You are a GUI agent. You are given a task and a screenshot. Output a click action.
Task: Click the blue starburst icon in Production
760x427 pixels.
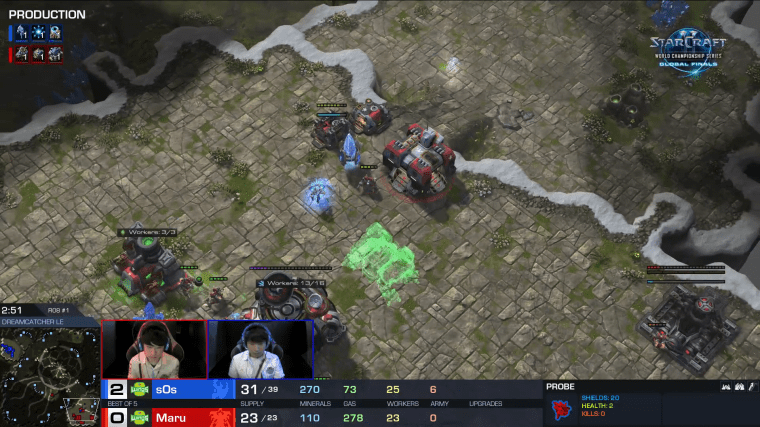point(37,32)
